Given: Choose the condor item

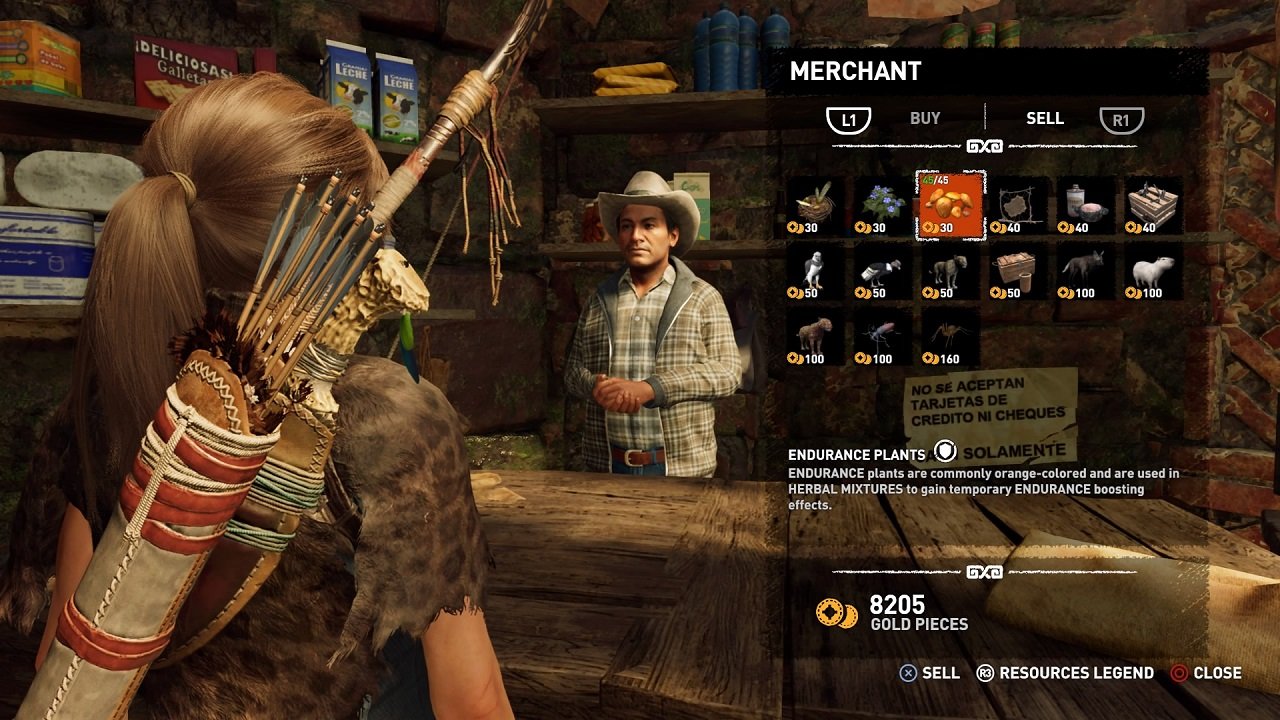Looking at the screenshot, I should tap(883, 272).
